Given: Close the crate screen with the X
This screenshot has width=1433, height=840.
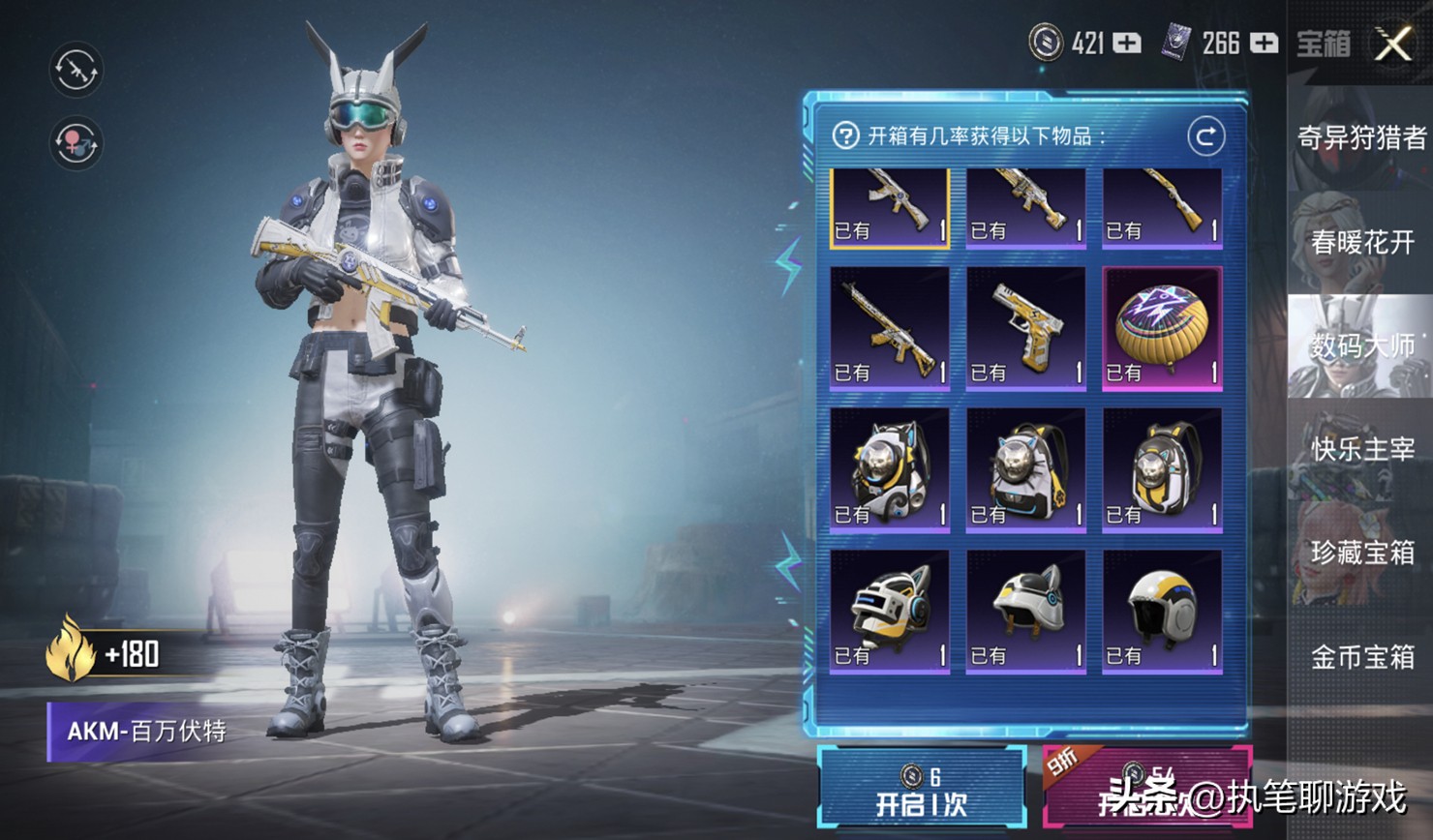Looking at the screenshot, I should [x=1393, y=44].
